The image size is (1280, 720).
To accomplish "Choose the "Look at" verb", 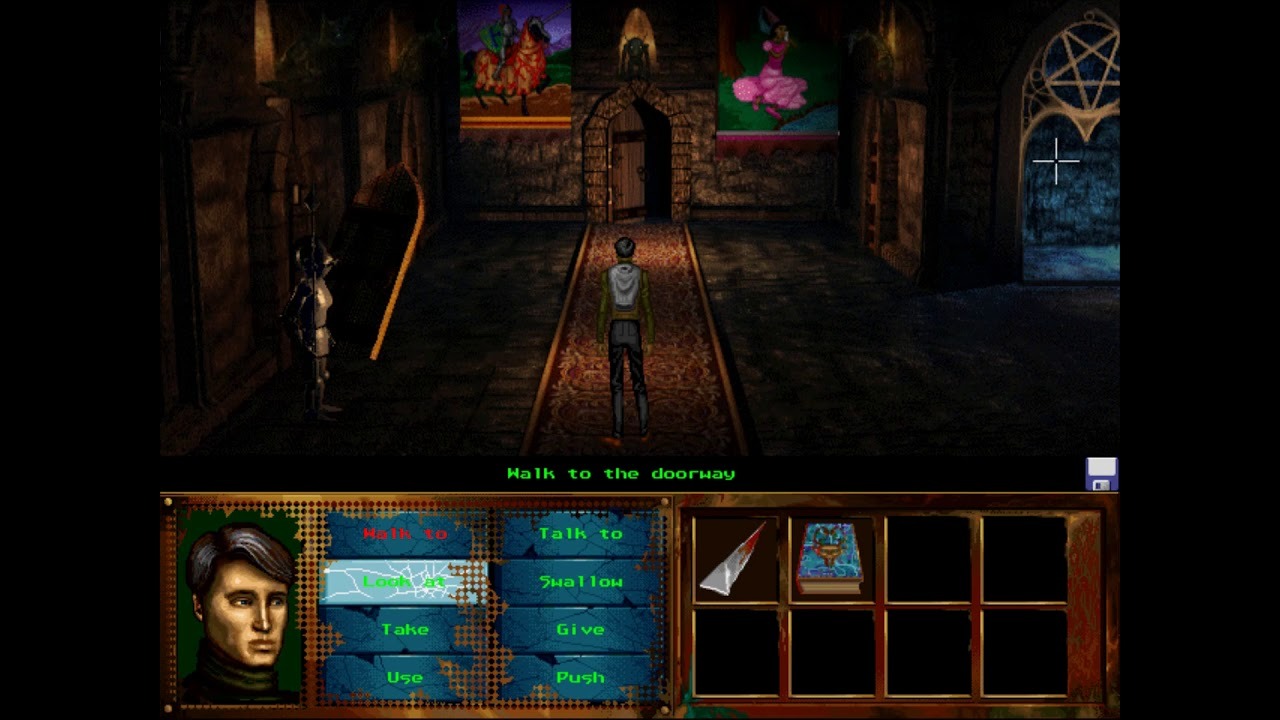I will tap(405, 582).
